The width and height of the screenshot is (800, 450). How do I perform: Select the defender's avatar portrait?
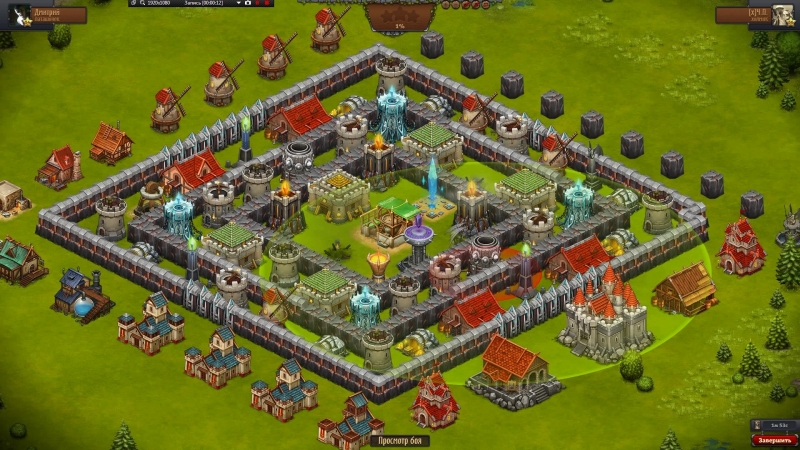[783, 14]
